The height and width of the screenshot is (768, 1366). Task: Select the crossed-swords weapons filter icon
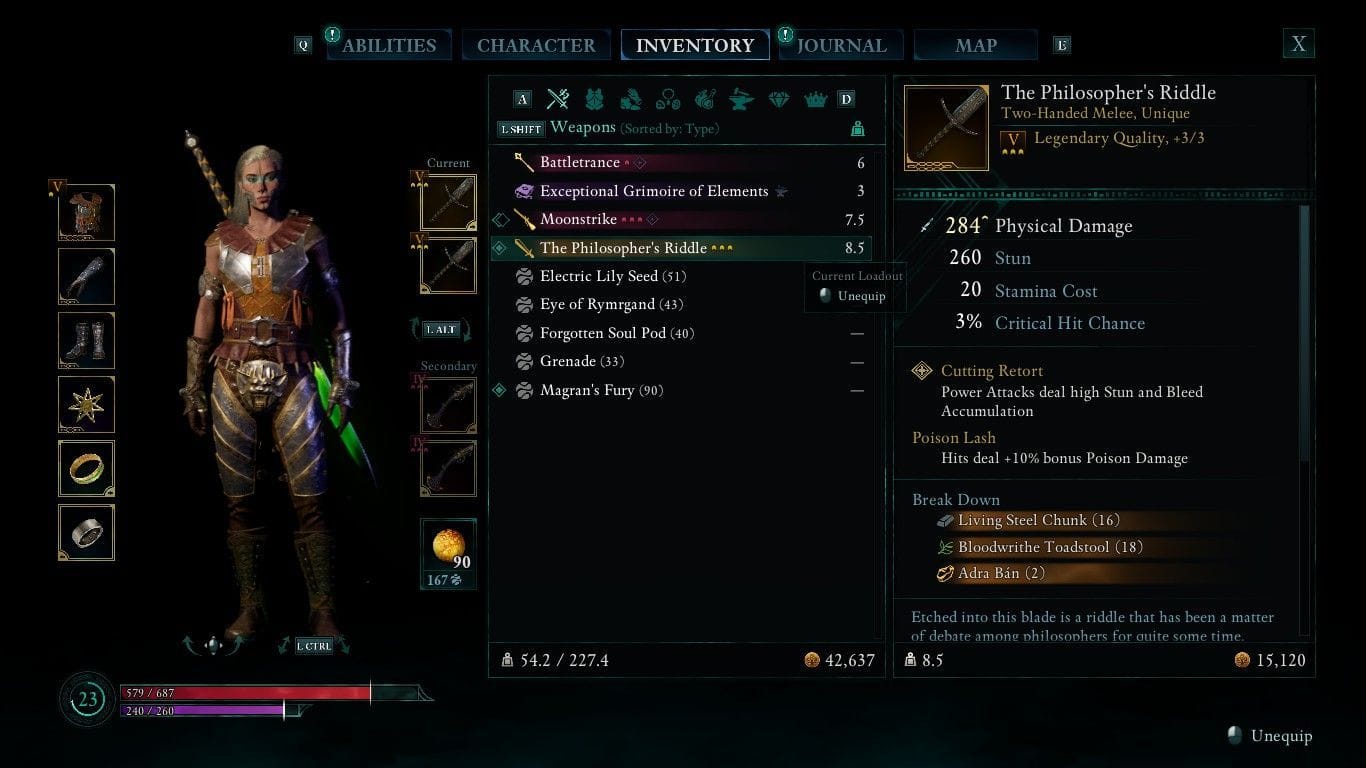557,99
